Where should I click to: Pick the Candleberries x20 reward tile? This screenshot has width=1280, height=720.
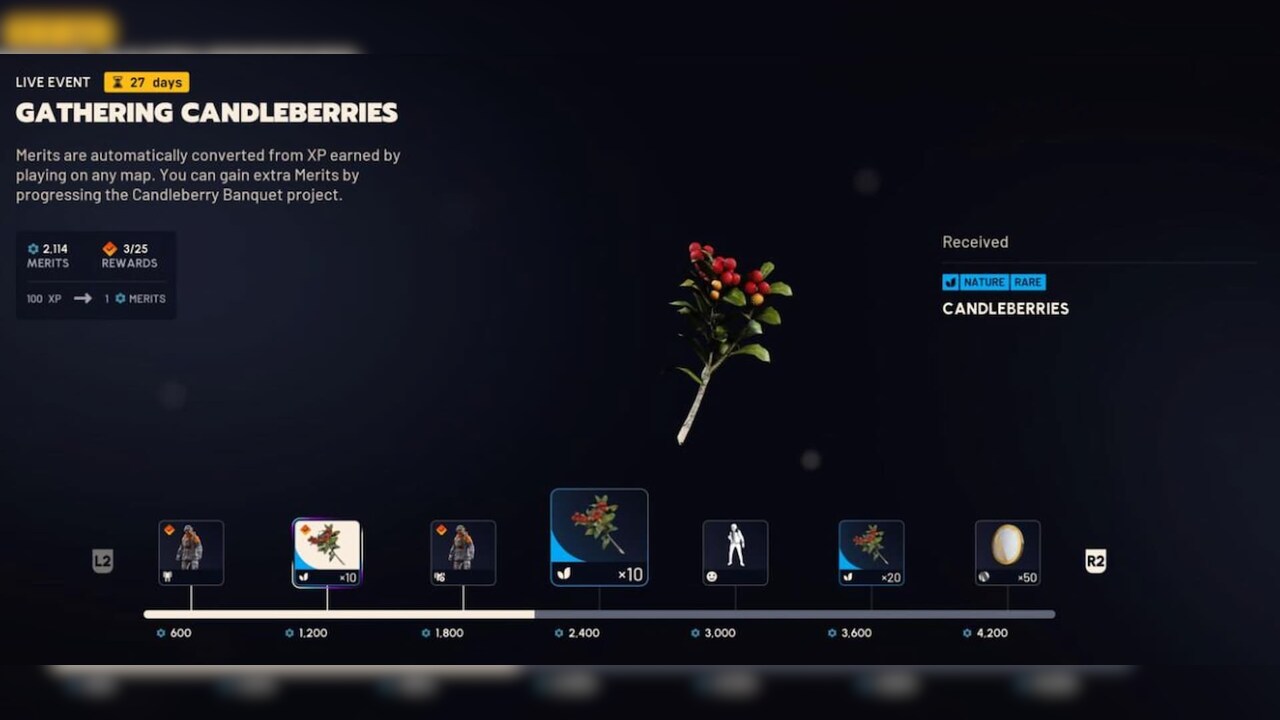coord(871,552)
